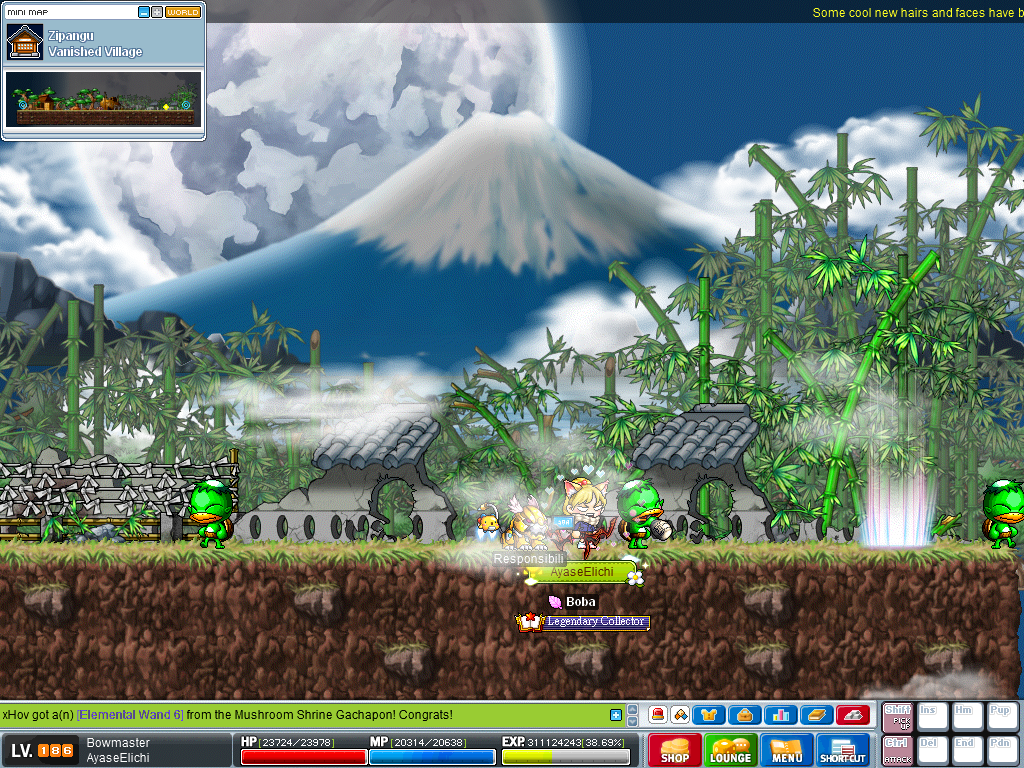This screenshot has width=1024, height=768.
Task: Click the mini map plus button
Action: [157, 12]
